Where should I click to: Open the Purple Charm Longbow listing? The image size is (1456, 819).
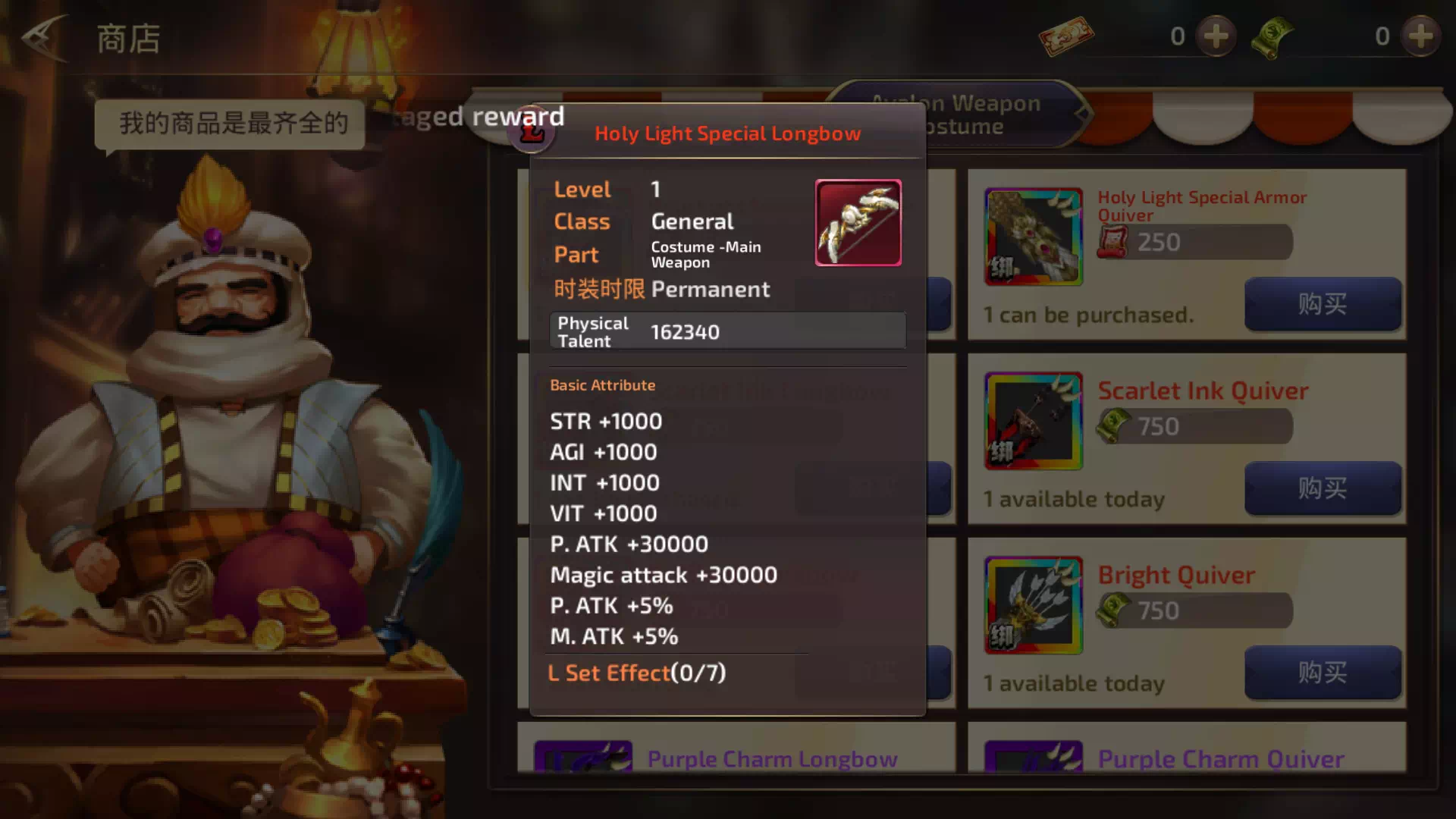(772, 758)
